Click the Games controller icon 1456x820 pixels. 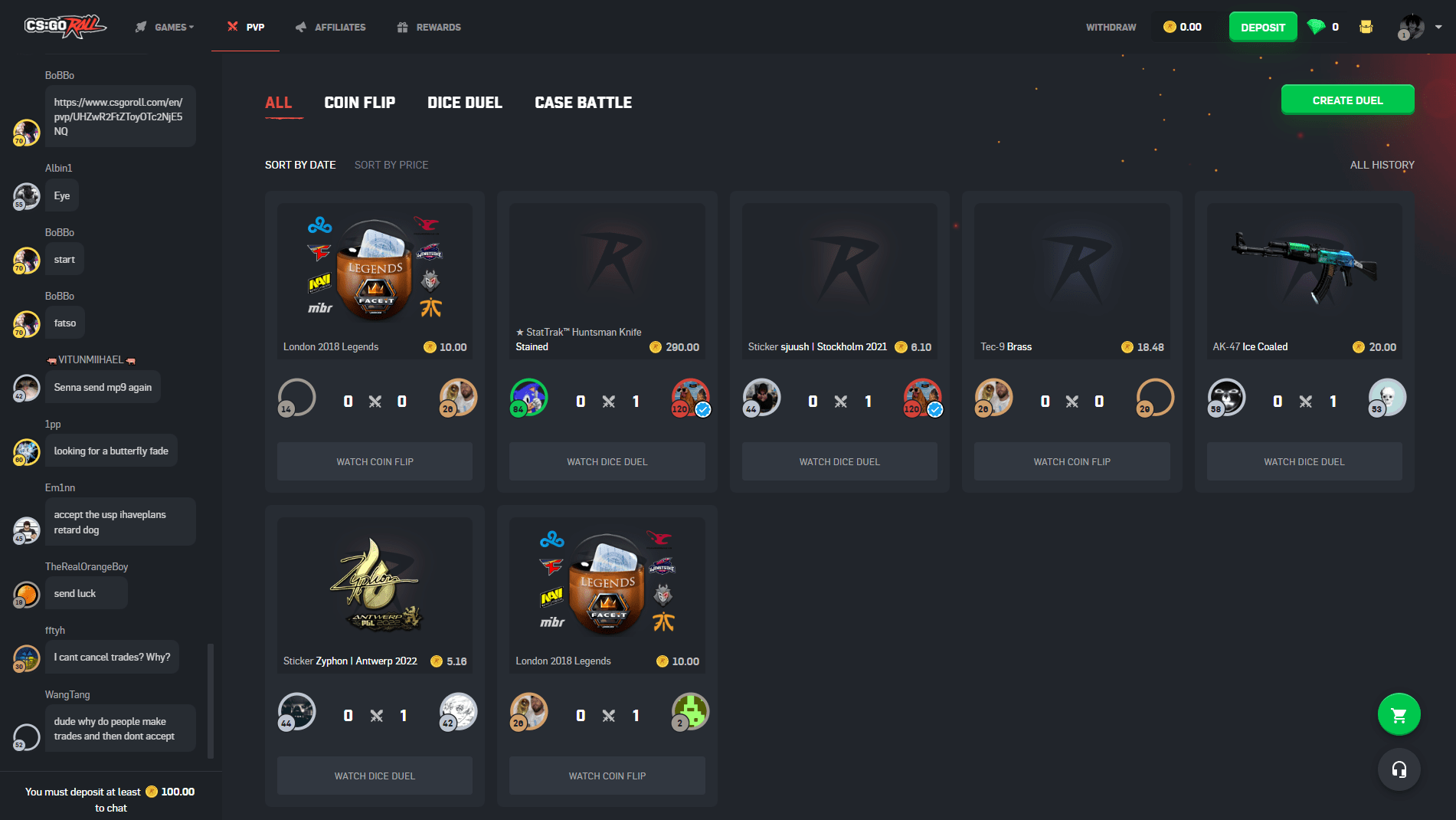pos(140,26)
